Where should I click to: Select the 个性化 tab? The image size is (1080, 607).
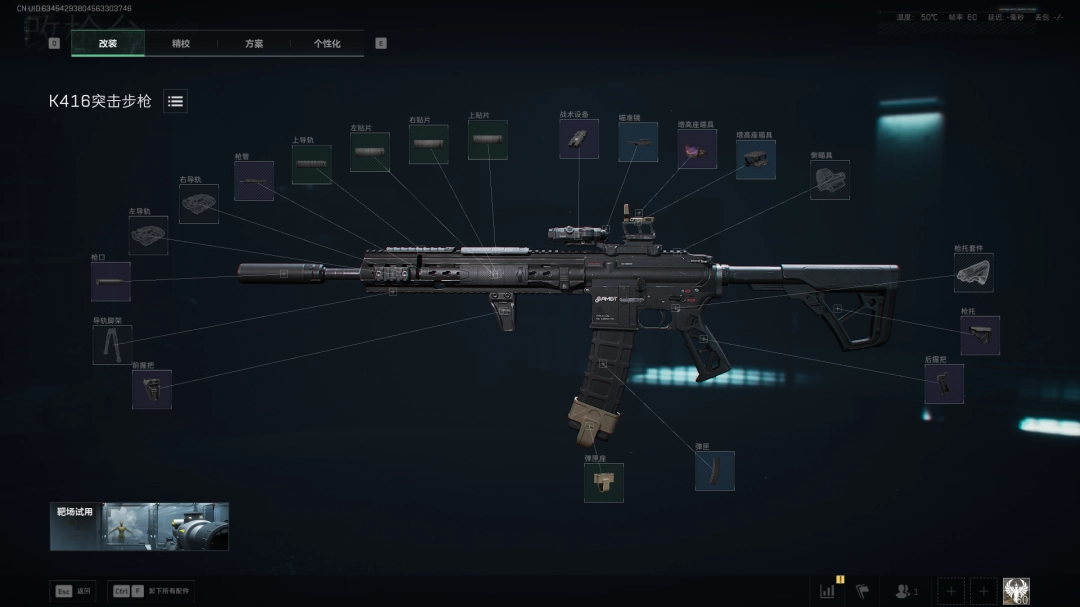[327, 44]
